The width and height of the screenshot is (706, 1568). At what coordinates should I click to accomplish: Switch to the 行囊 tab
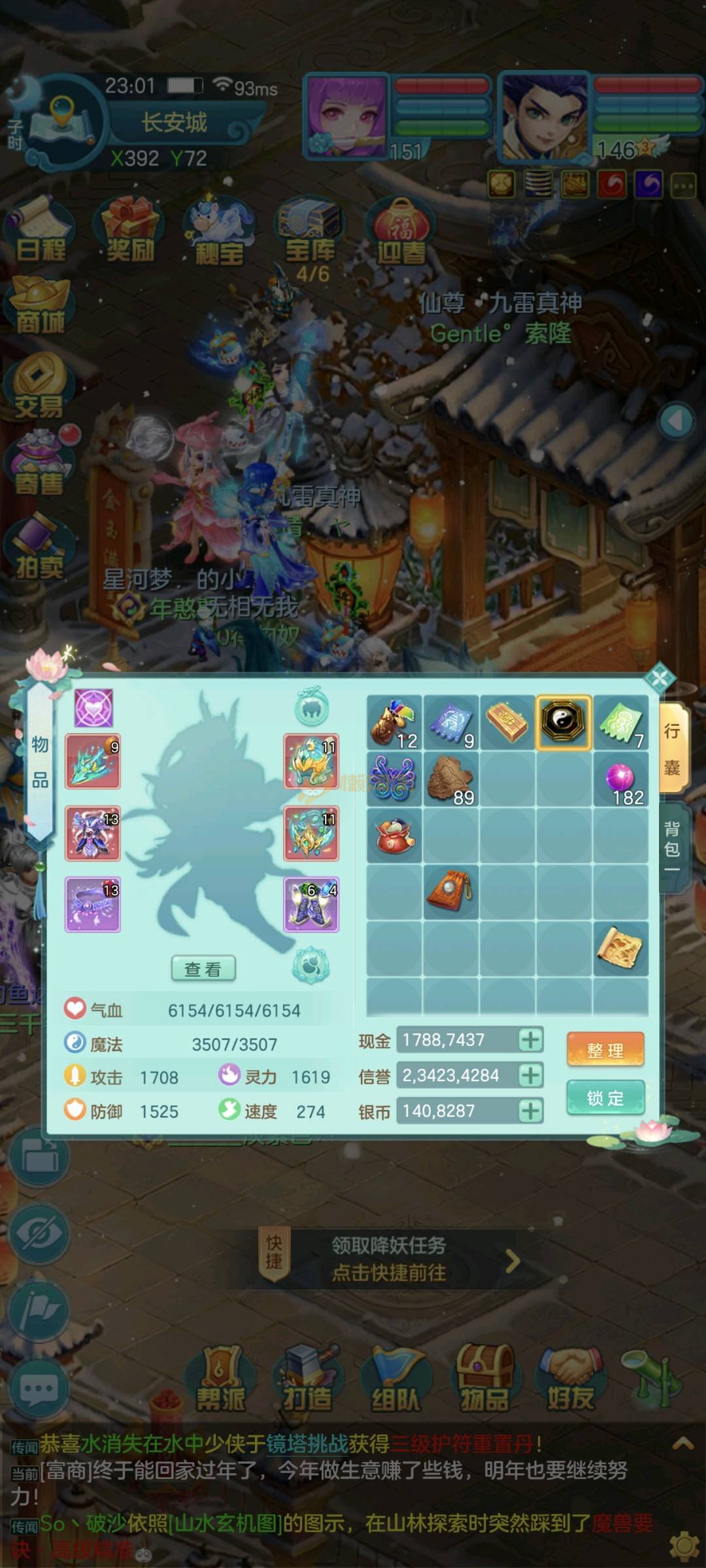point(673,748)
